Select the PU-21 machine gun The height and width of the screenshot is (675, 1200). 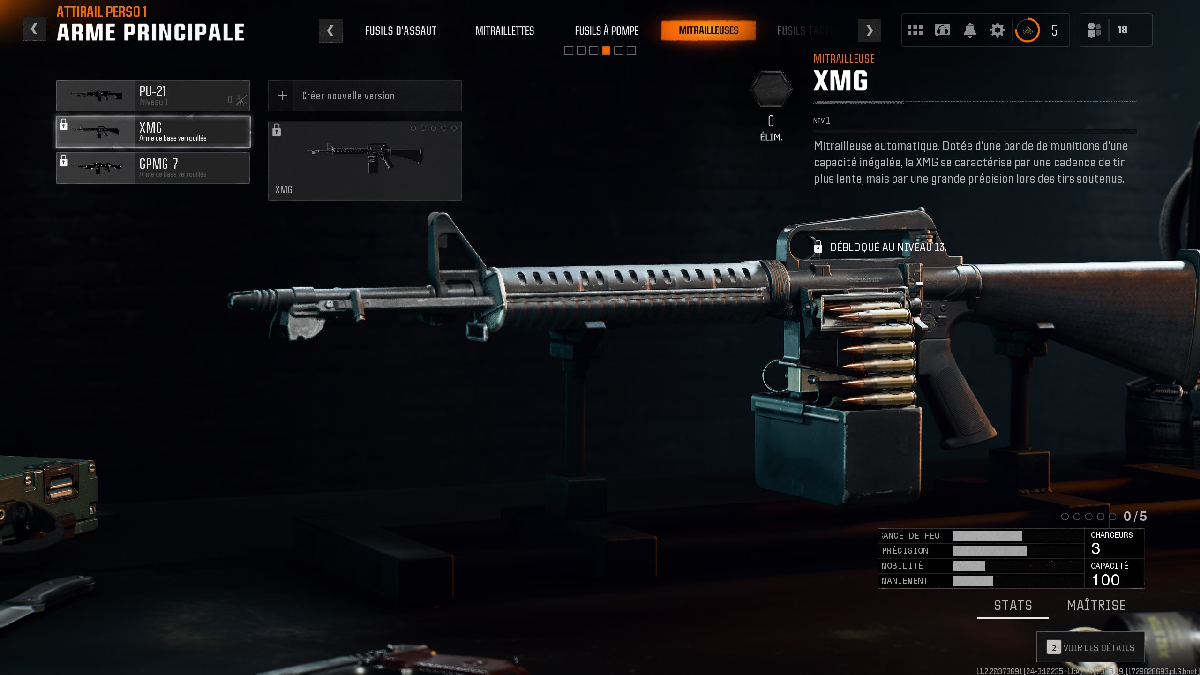tap(153, 96)
